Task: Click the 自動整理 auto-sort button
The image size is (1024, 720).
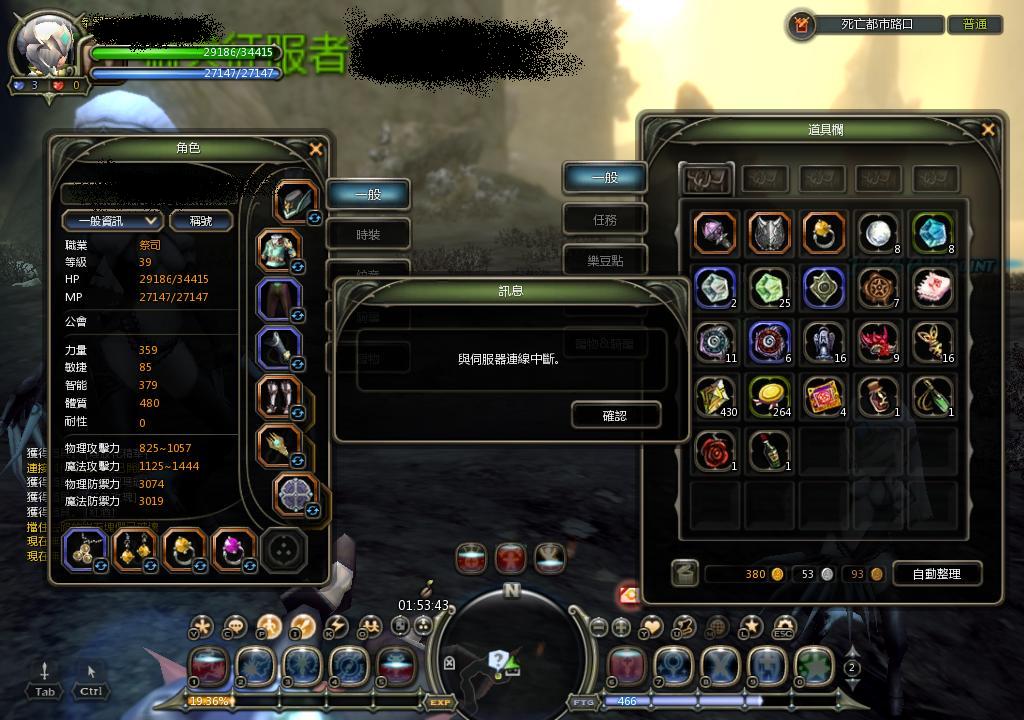Action: coord(936,574)
